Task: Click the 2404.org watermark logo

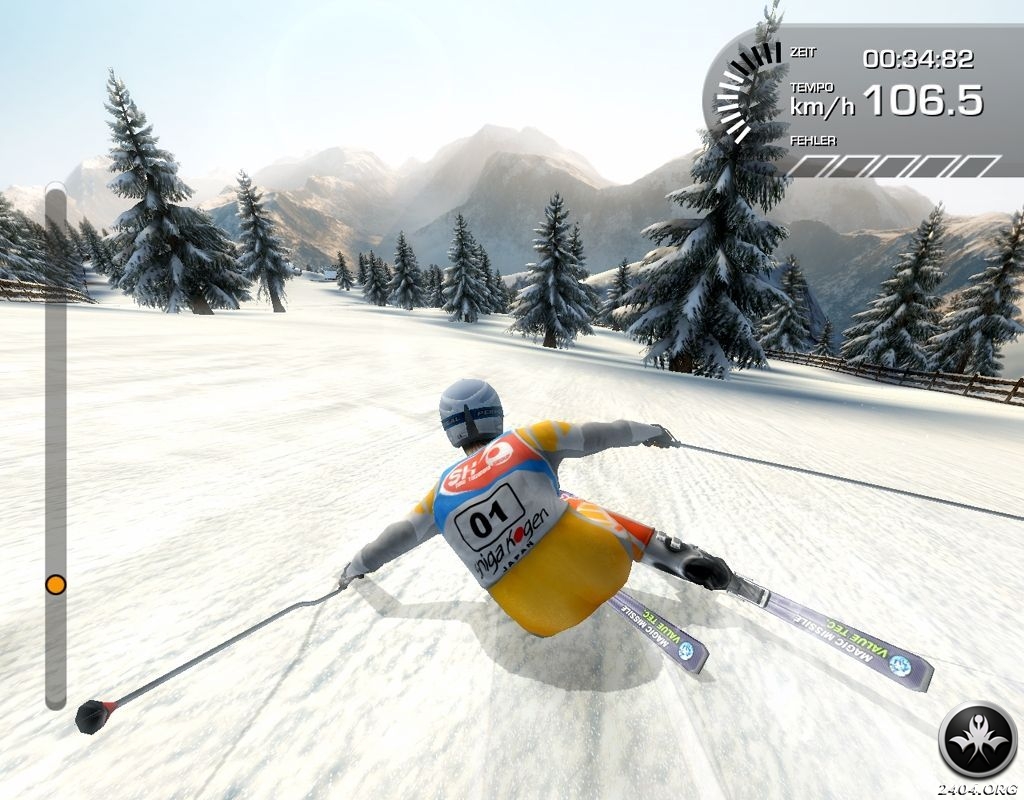Action: click(977, 741)
